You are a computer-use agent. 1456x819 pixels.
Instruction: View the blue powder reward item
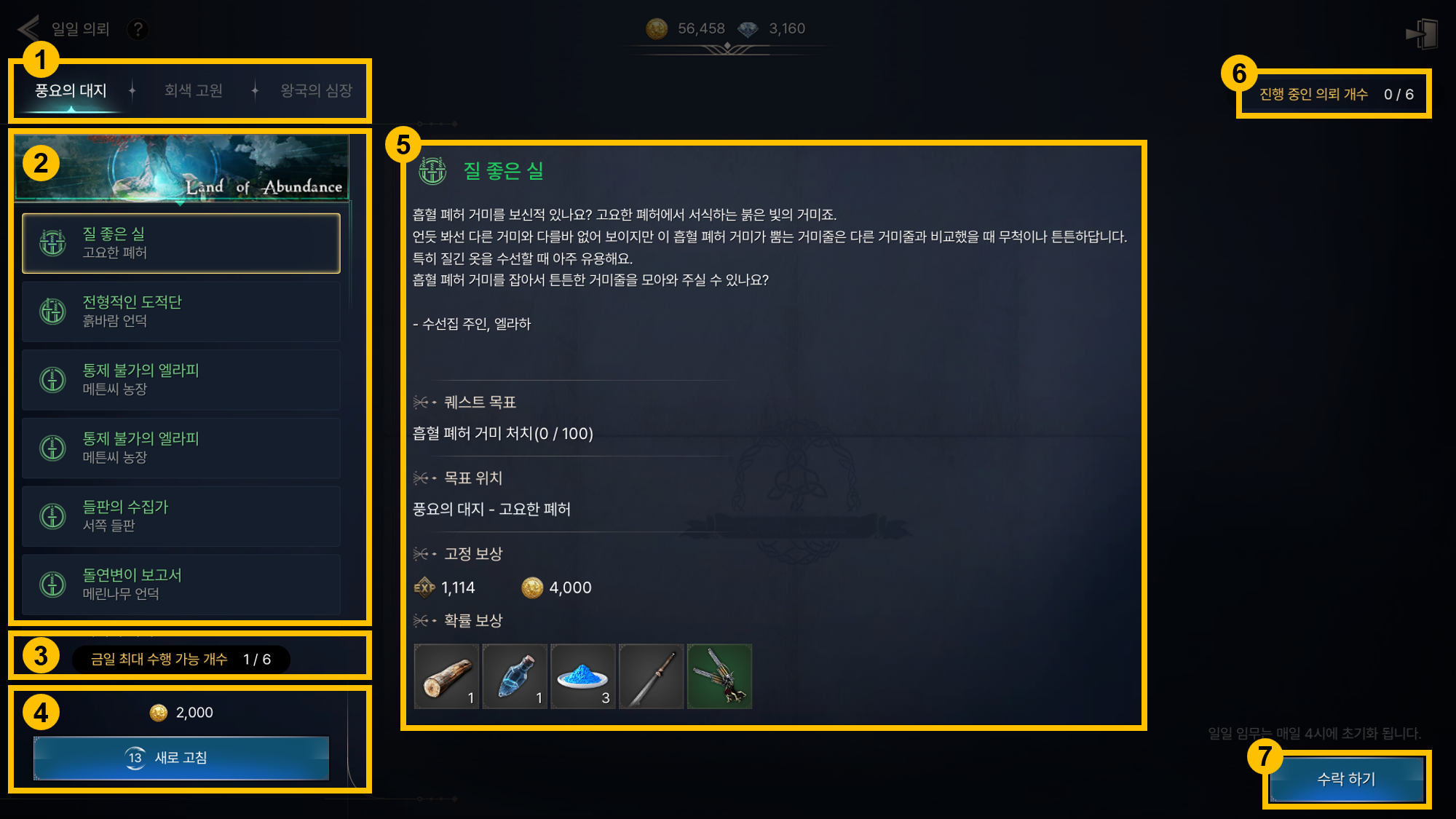(x=583, y=676)
